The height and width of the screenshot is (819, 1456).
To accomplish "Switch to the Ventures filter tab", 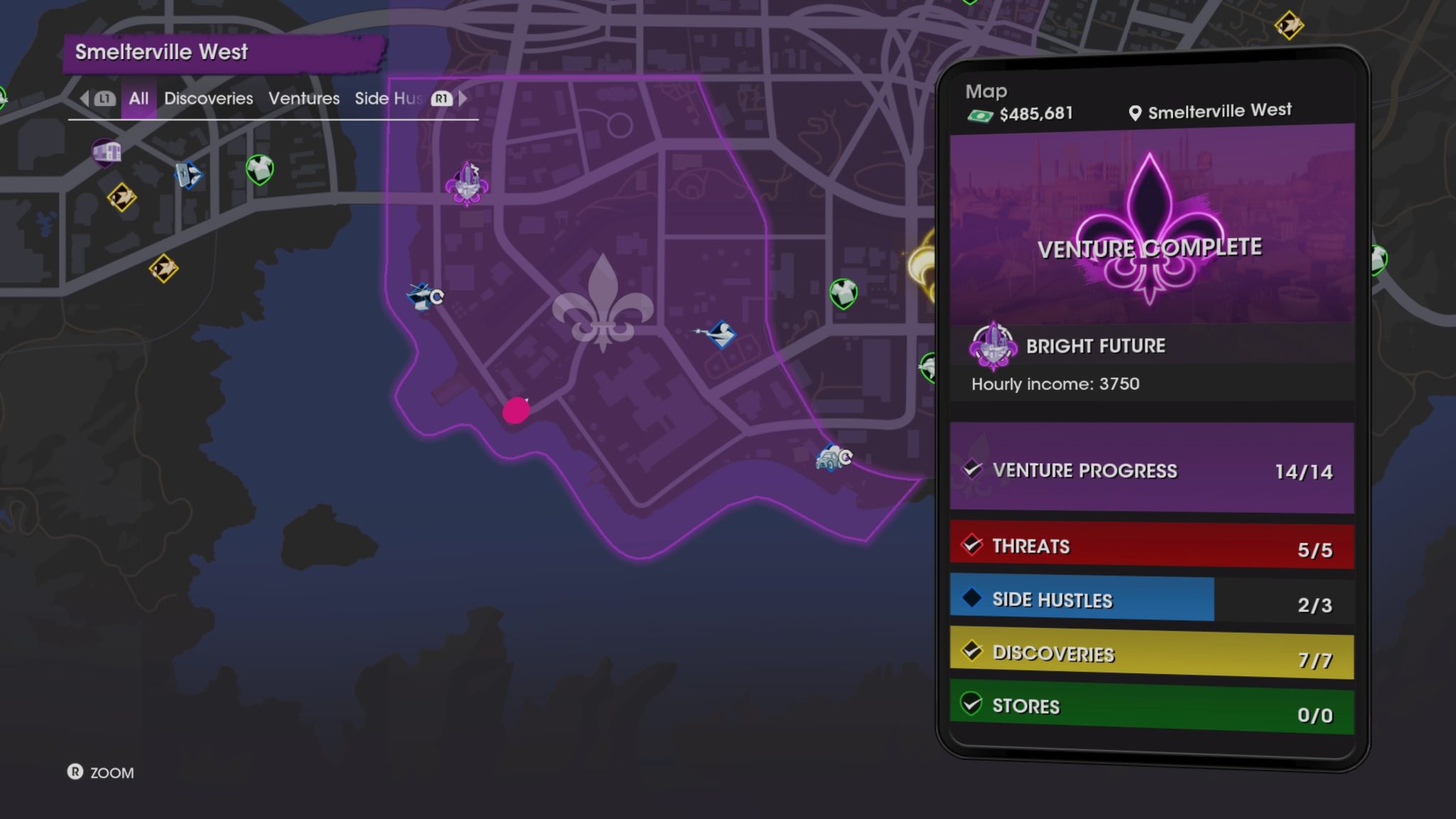I will tap(304, 98).
